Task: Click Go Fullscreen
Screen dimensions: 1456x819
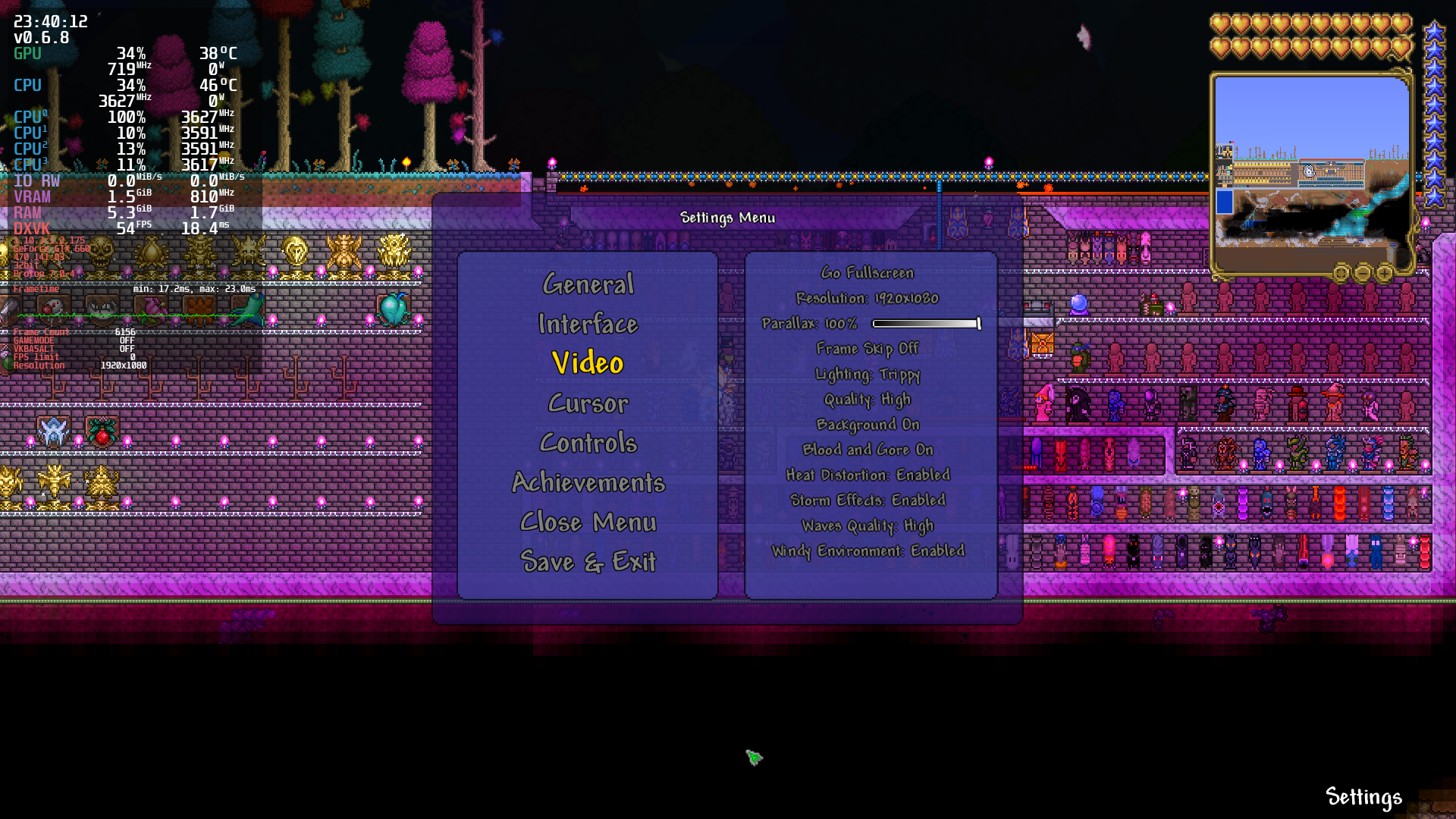Action: 867,272
